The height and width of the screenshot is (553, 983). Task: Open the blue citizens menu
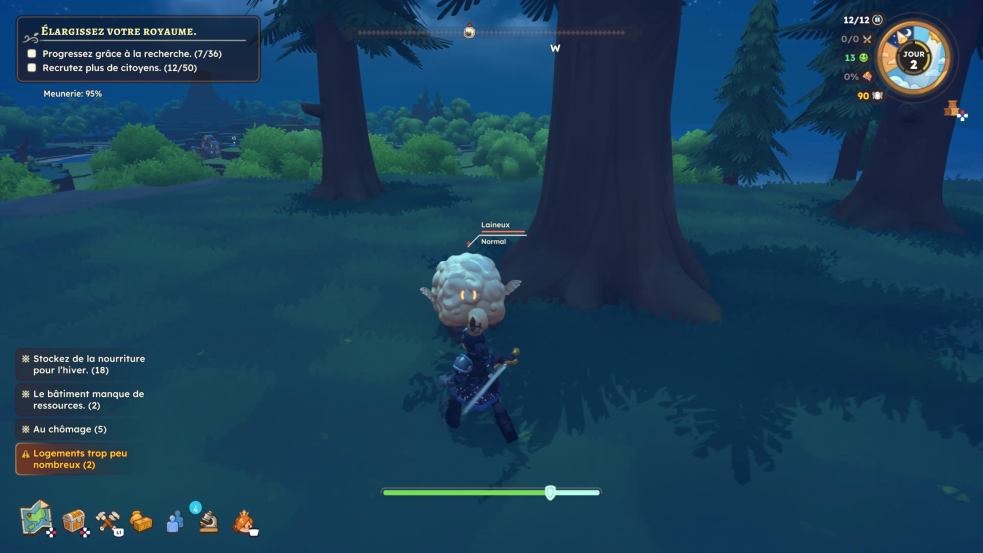point(175,521)
